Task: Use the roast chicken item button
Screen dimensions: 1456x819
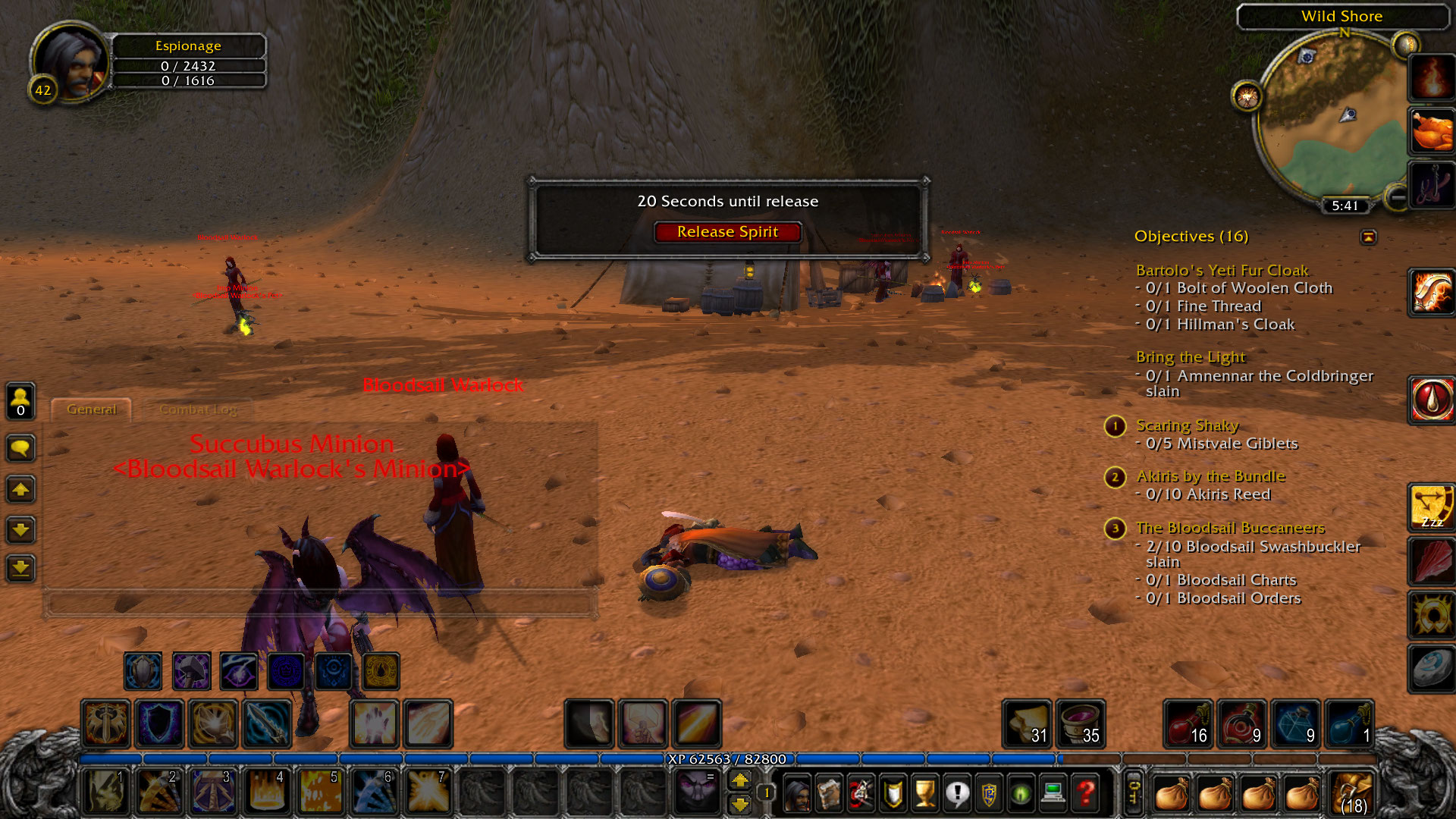Action: (1431, 131)
